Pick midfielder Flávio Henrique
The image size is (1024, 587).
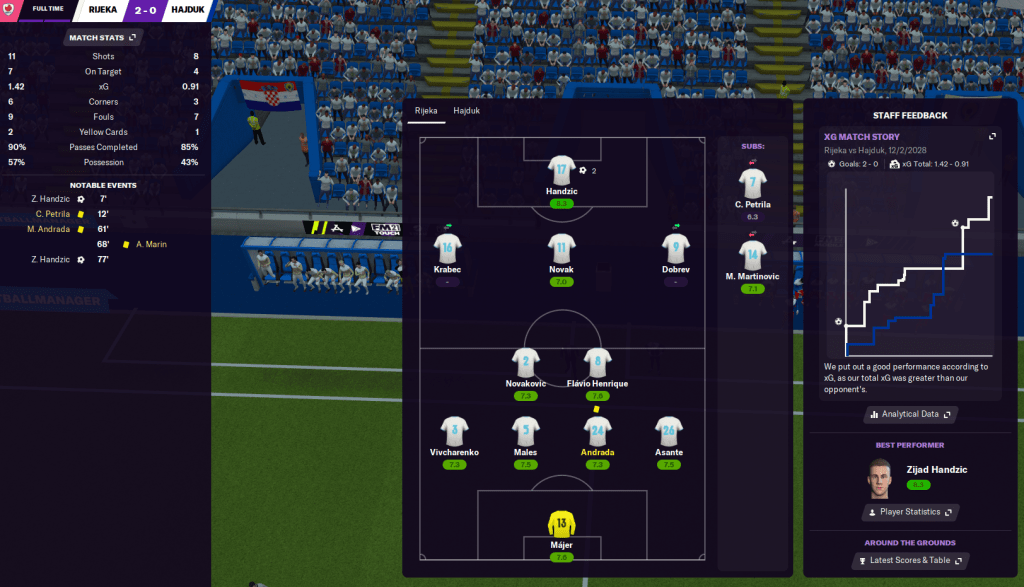(x=597, y=363)
